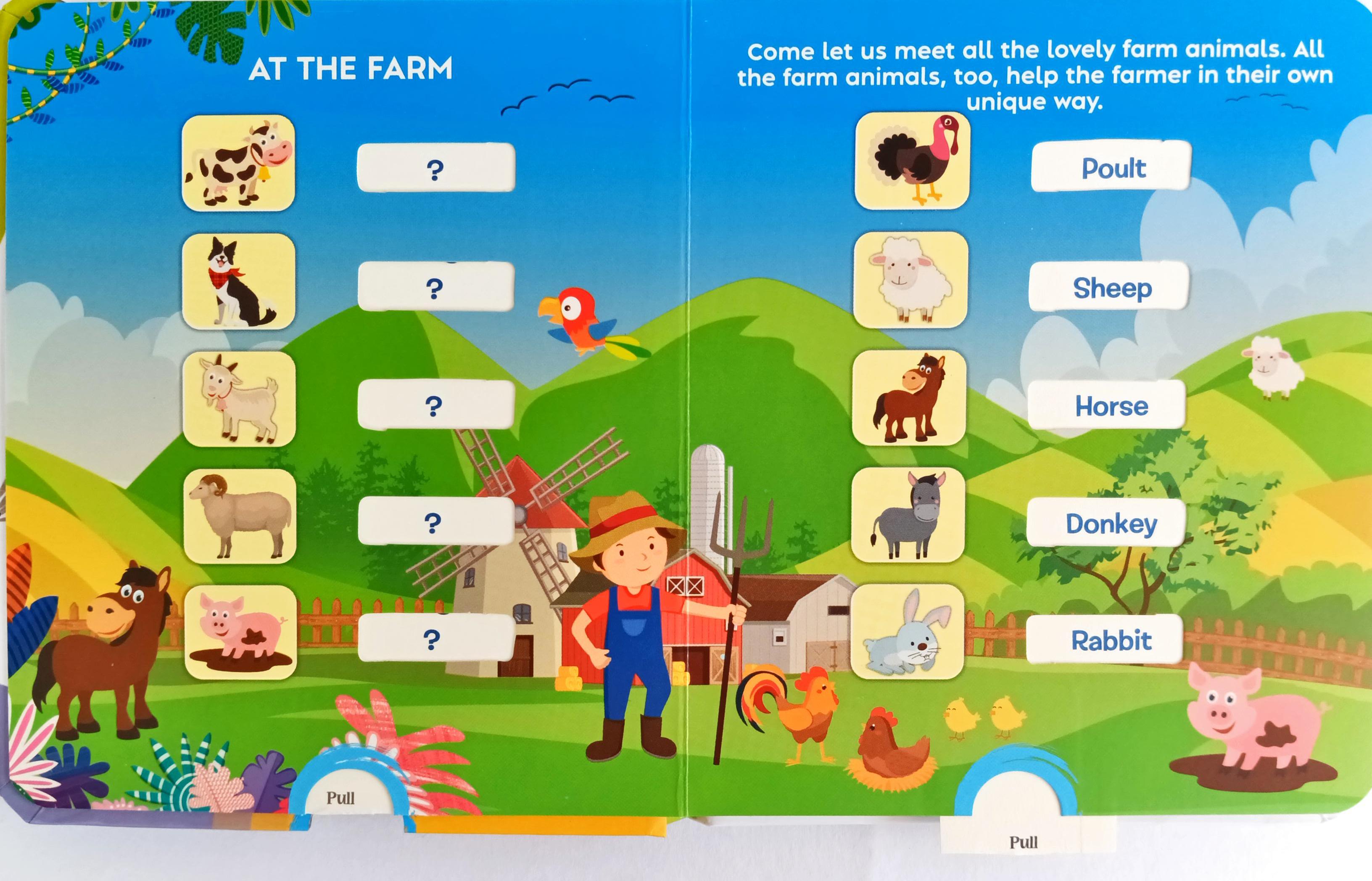Pick the rabbit picture card
Image resolution: width=1372 pixels, height=881 pixels.
click(907, 632)
